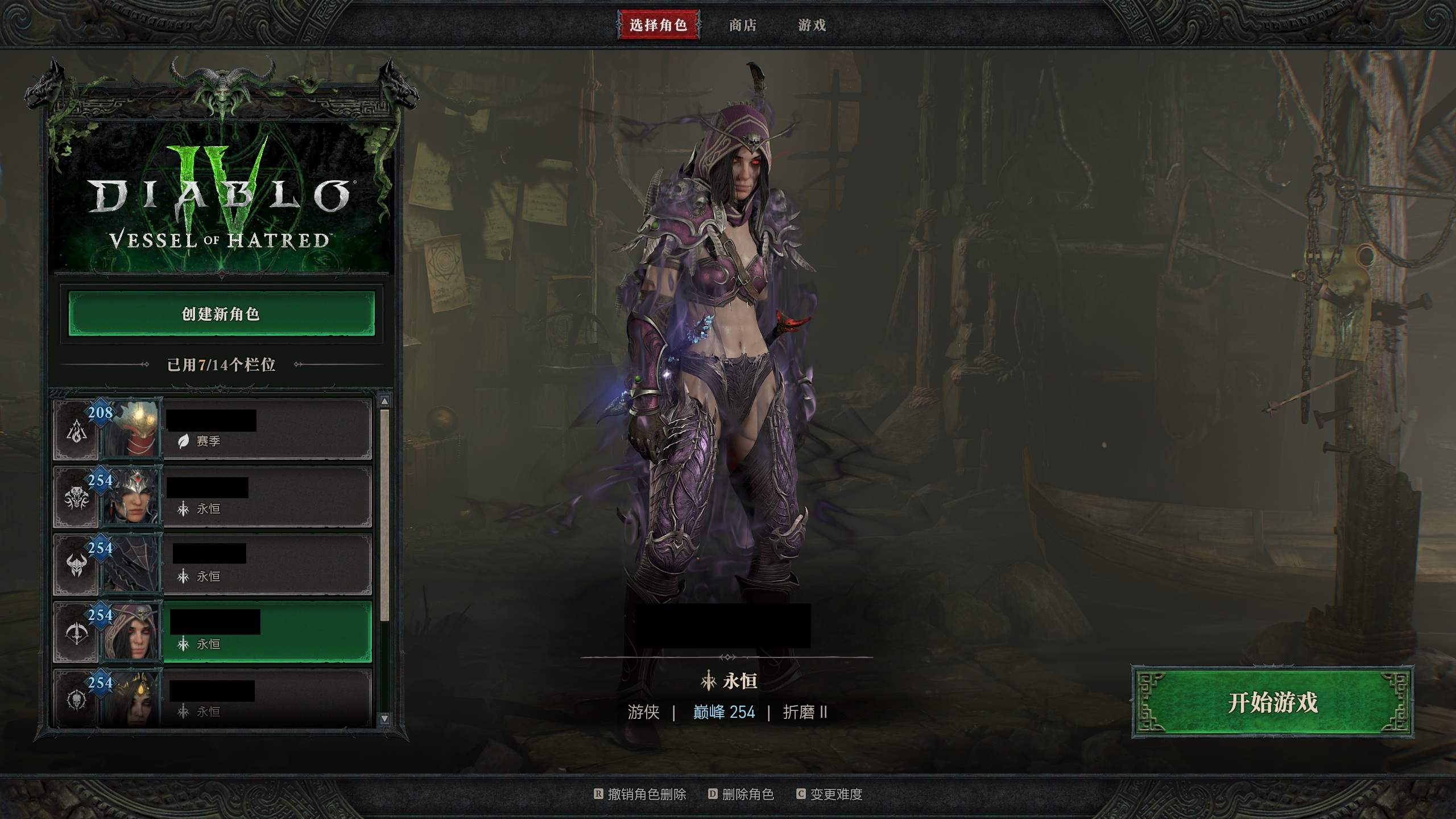Click the 创建新角色 create character button

tap(221, 314)
